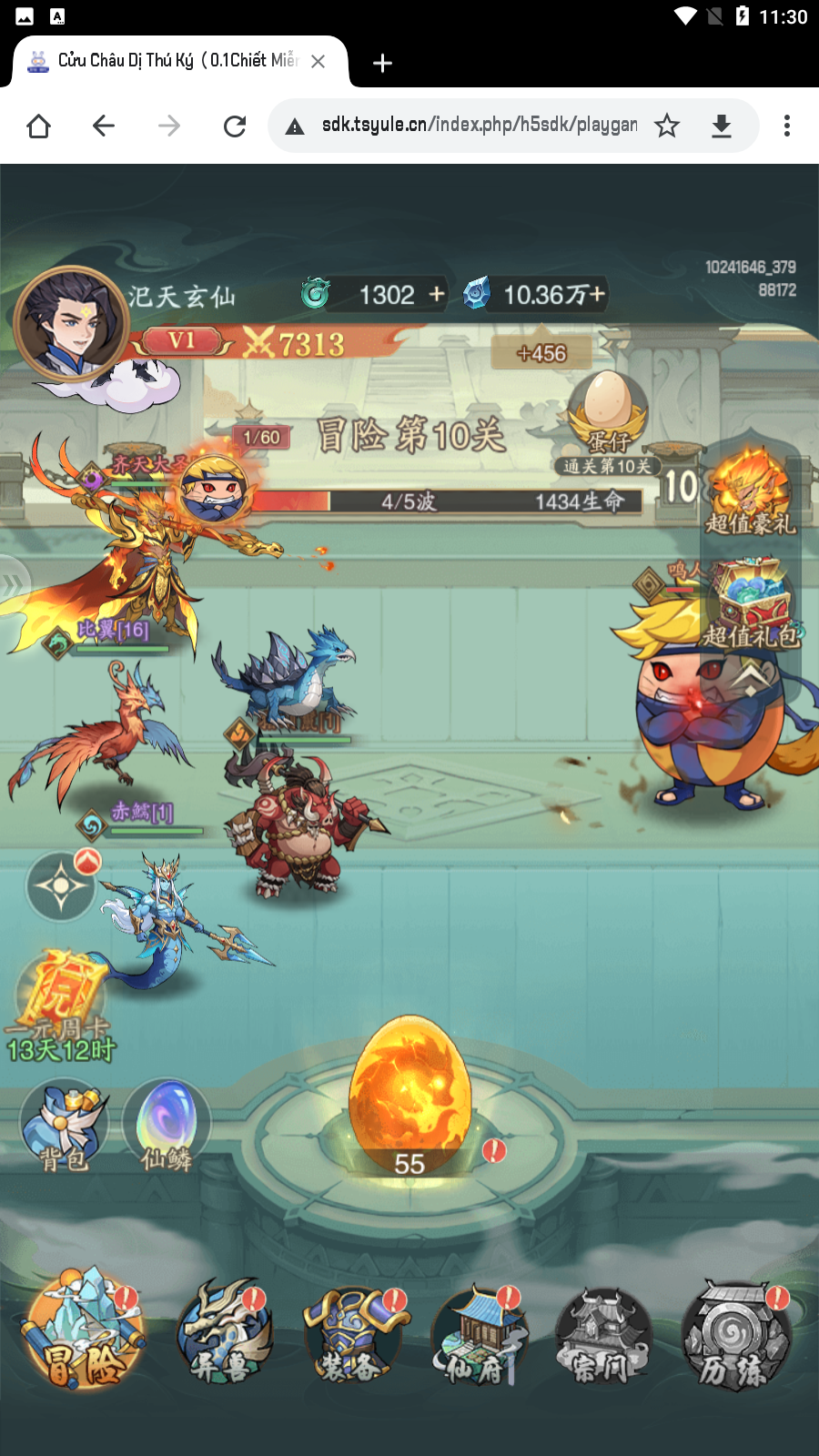
Task: Add more jade currency with plus button
Action: (438, 294)
